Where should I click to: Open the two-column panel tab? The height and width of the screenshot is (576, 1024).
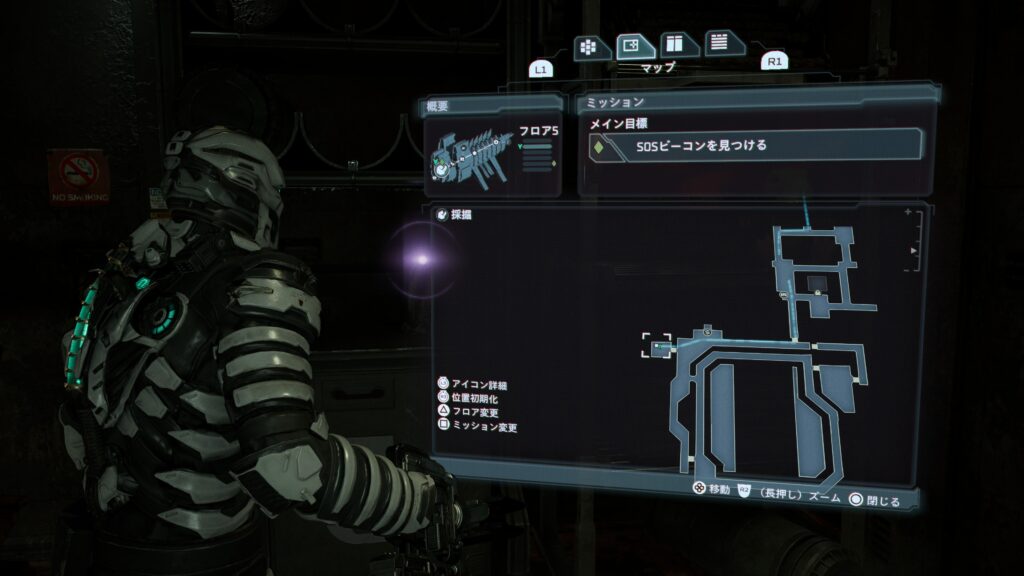click(x=679, y=45)
